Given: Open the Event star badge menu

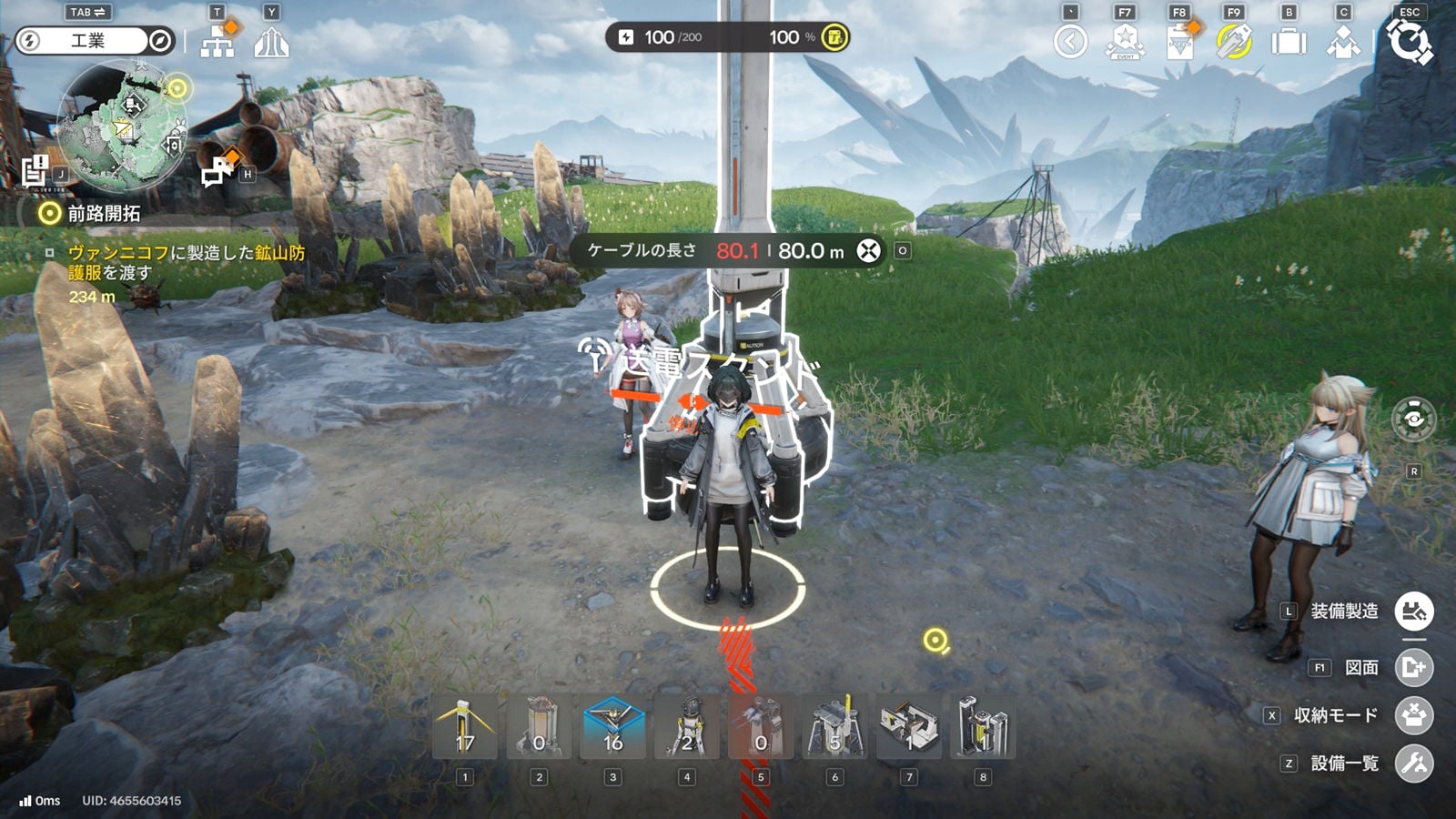Looking at the screenshot, I should pos(1125,42).
